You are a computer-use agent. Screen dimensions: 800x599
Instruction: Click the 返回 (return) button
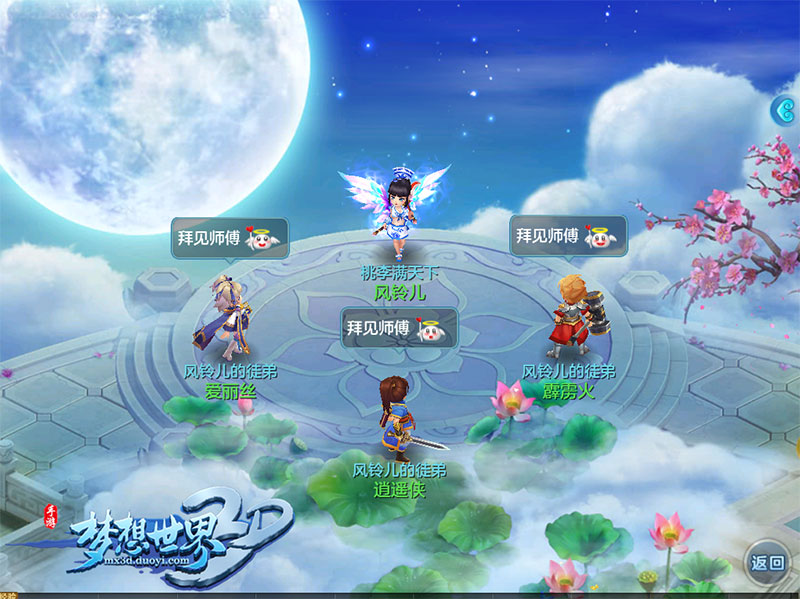coord(769,562)
